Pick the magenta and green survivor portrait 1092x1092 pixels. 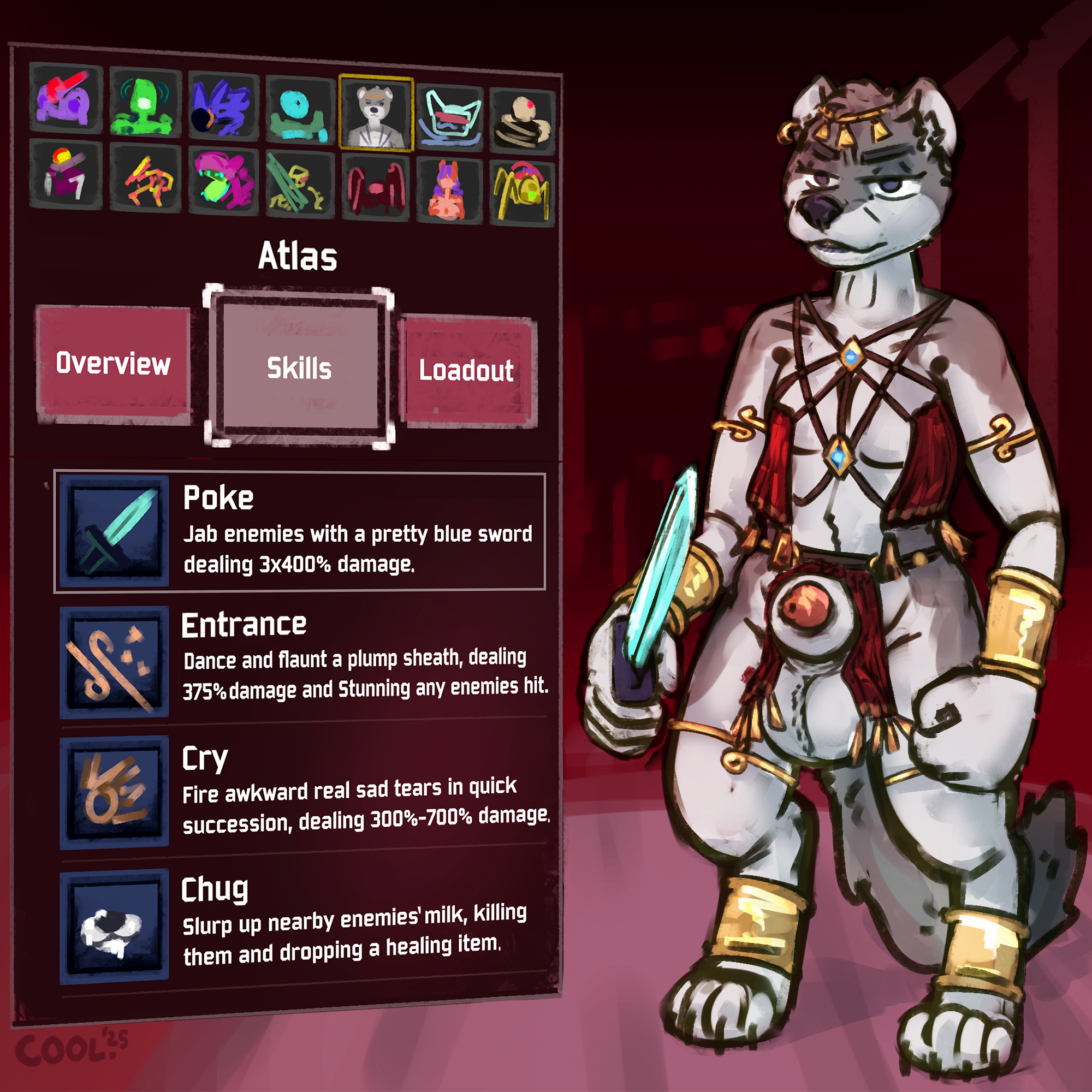pos(223,182)
